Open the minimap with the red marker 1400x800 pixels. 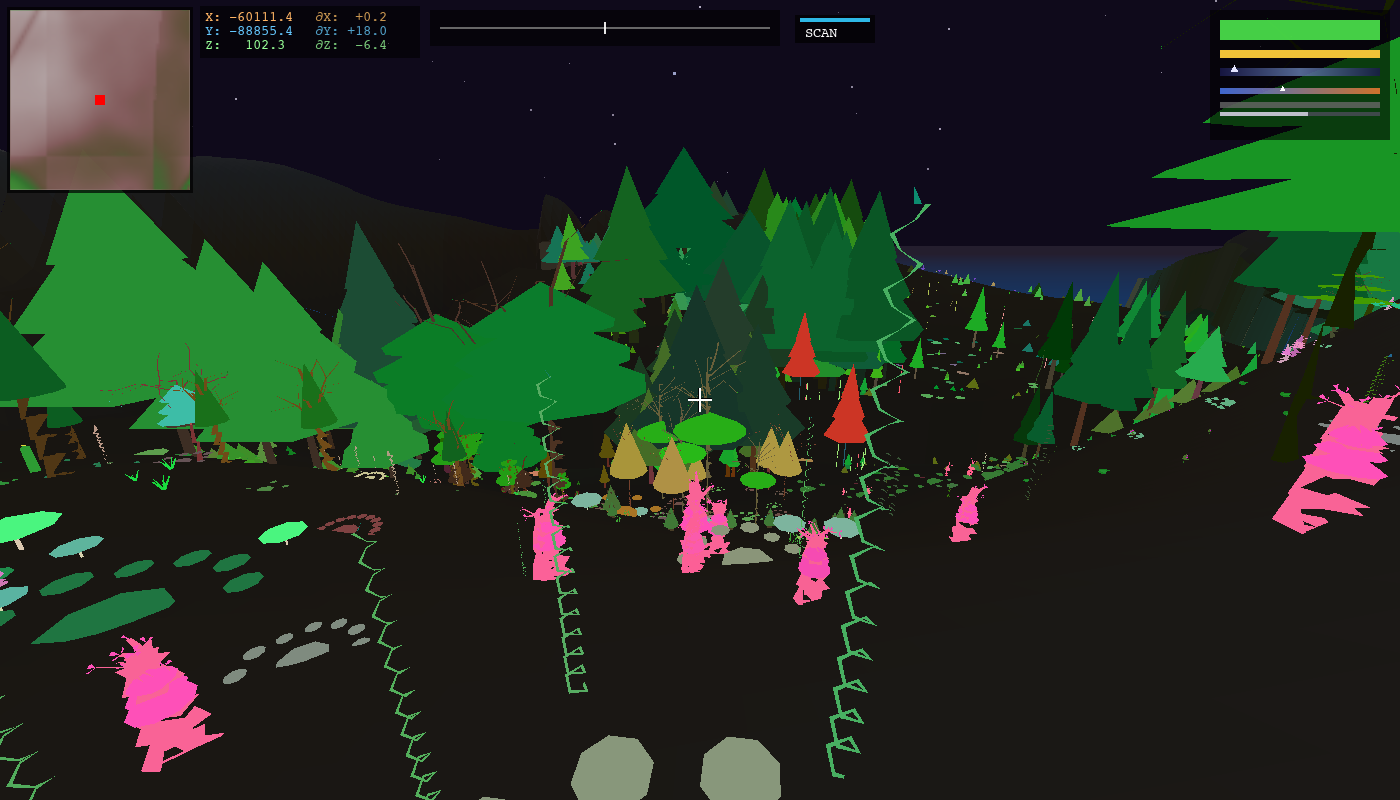[x=100, y=100]
